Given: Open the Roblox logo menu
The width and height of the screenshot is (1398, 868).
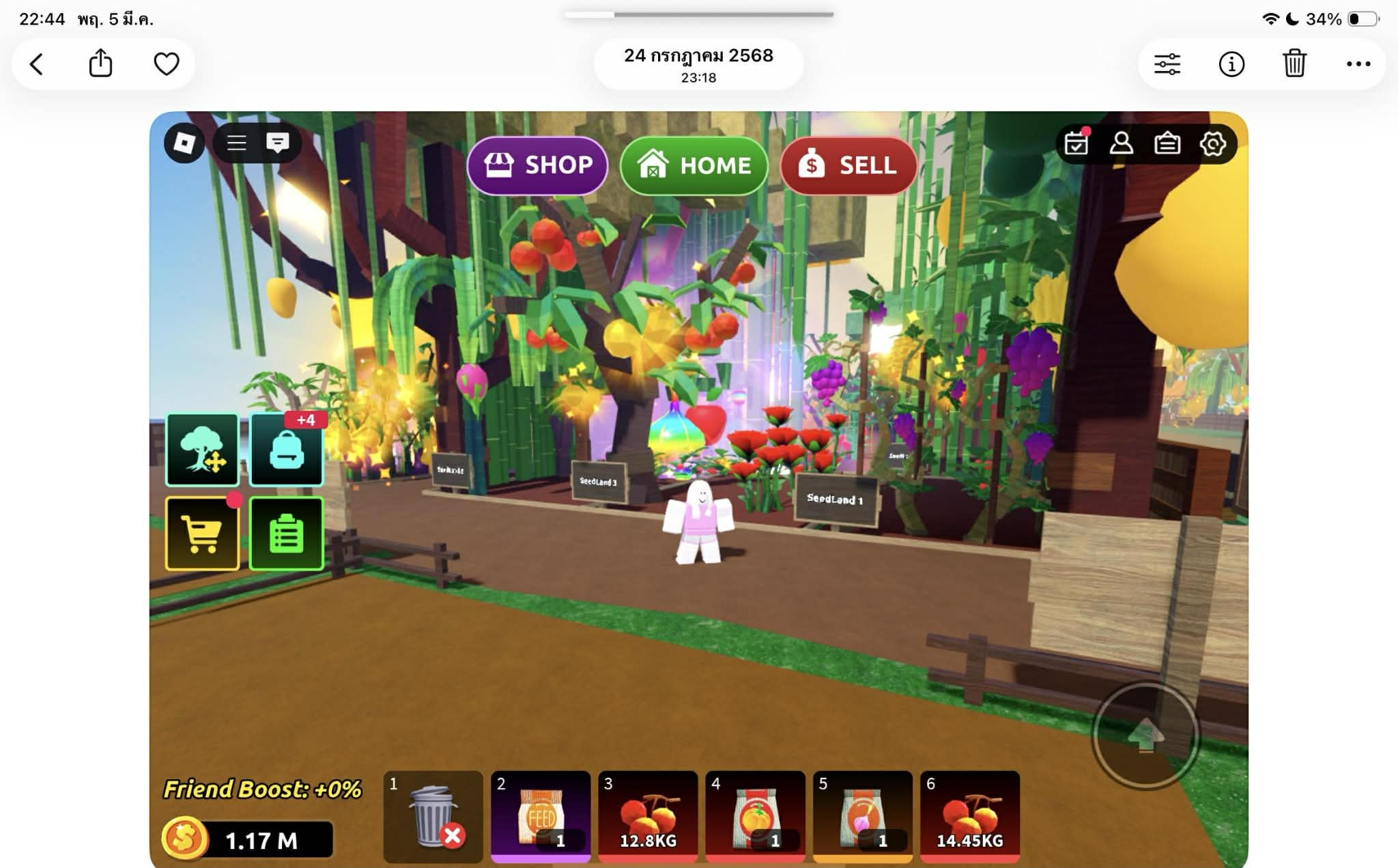Looking at the screenshot, I should click(x=184, y=143).
